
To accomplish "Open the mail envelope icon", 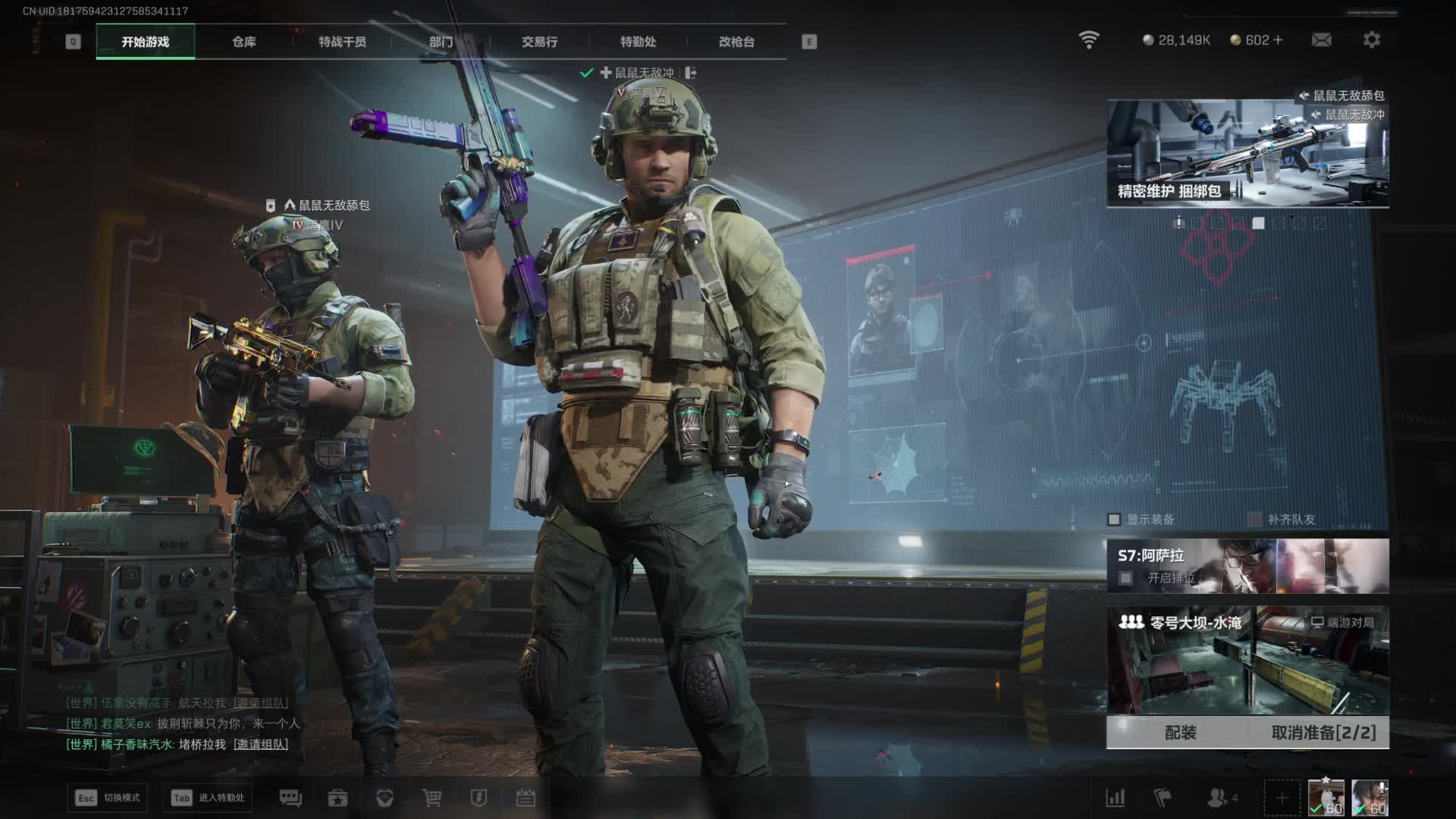I will pos(1321,40).
